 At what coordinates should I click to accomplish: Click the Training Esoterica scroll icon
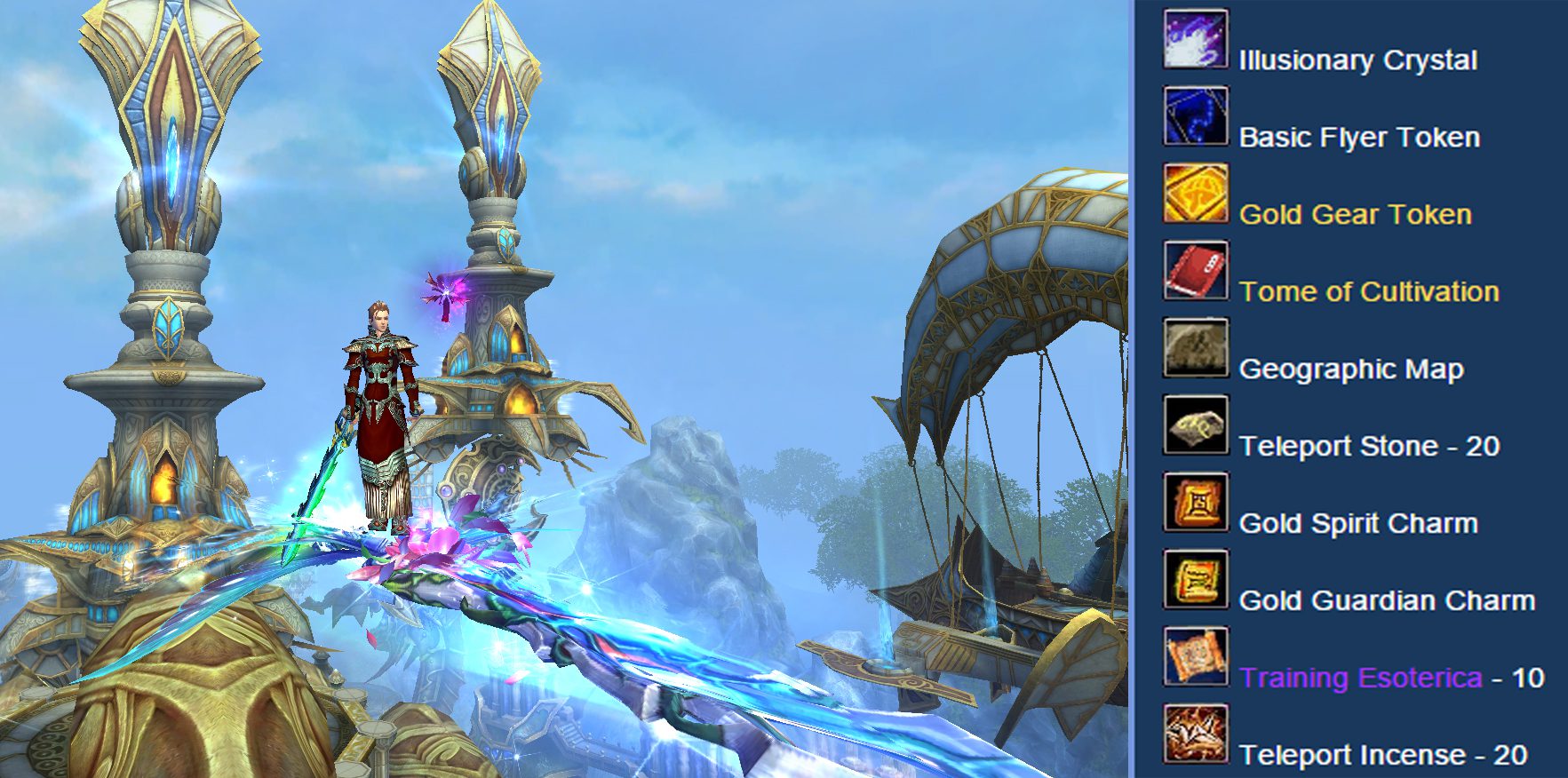pyautogui.click(x=1196, y=657)
